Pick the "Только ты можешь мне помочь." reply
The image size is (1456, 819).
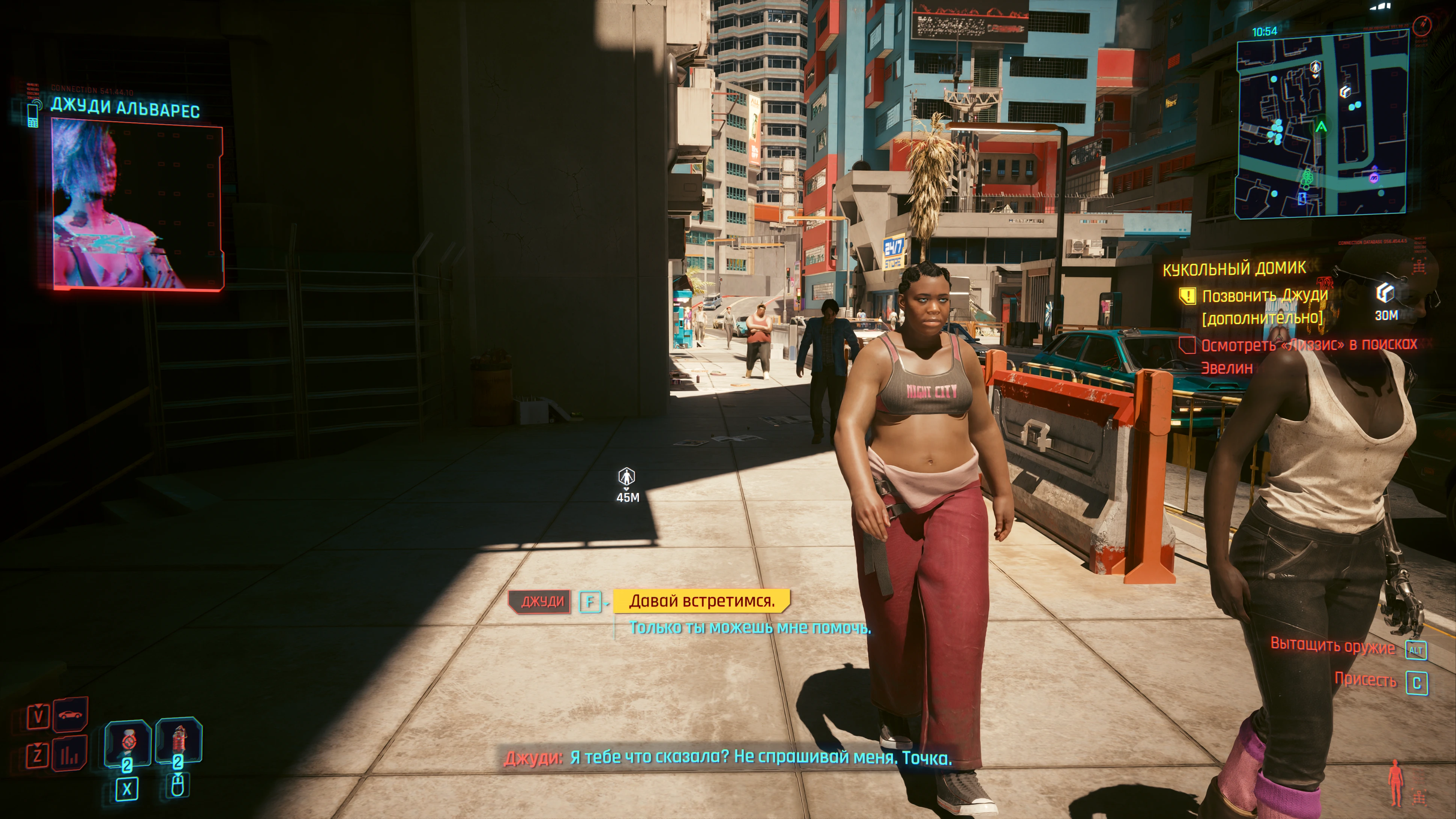pos(749,627)
